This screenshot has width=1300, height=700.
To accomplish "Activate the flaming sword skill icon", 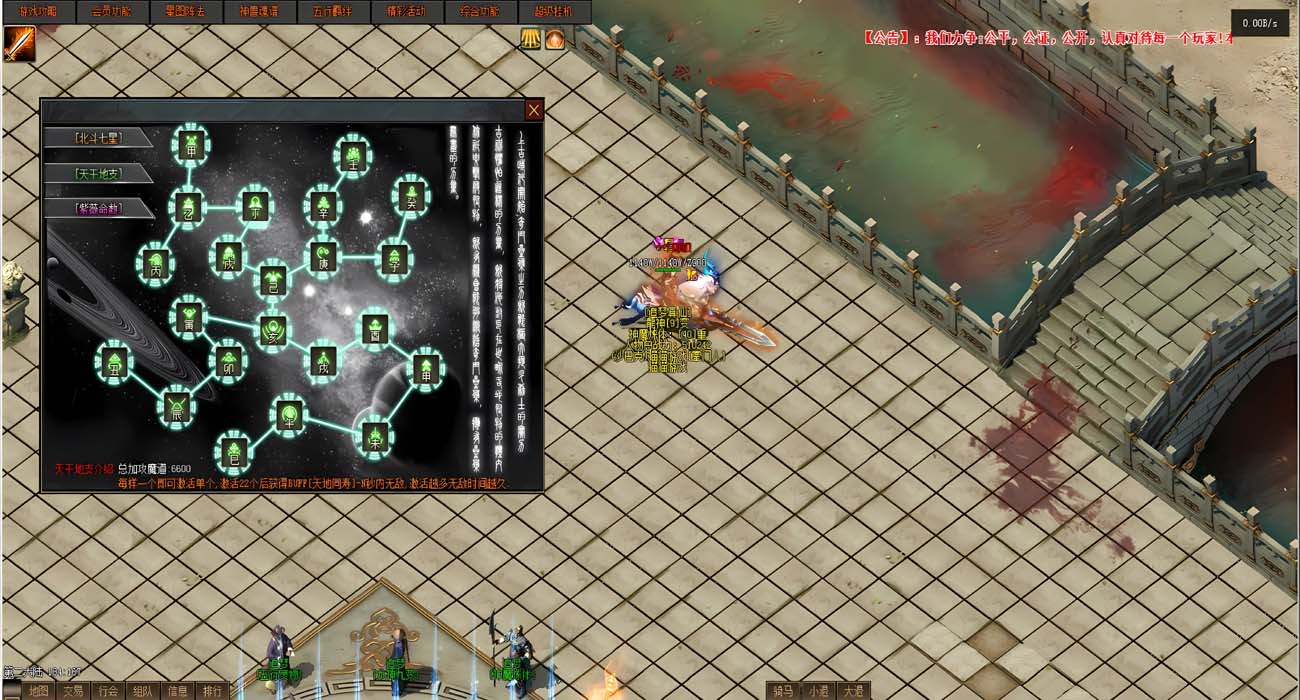I will pyautogui.click(x=19, y=43).
